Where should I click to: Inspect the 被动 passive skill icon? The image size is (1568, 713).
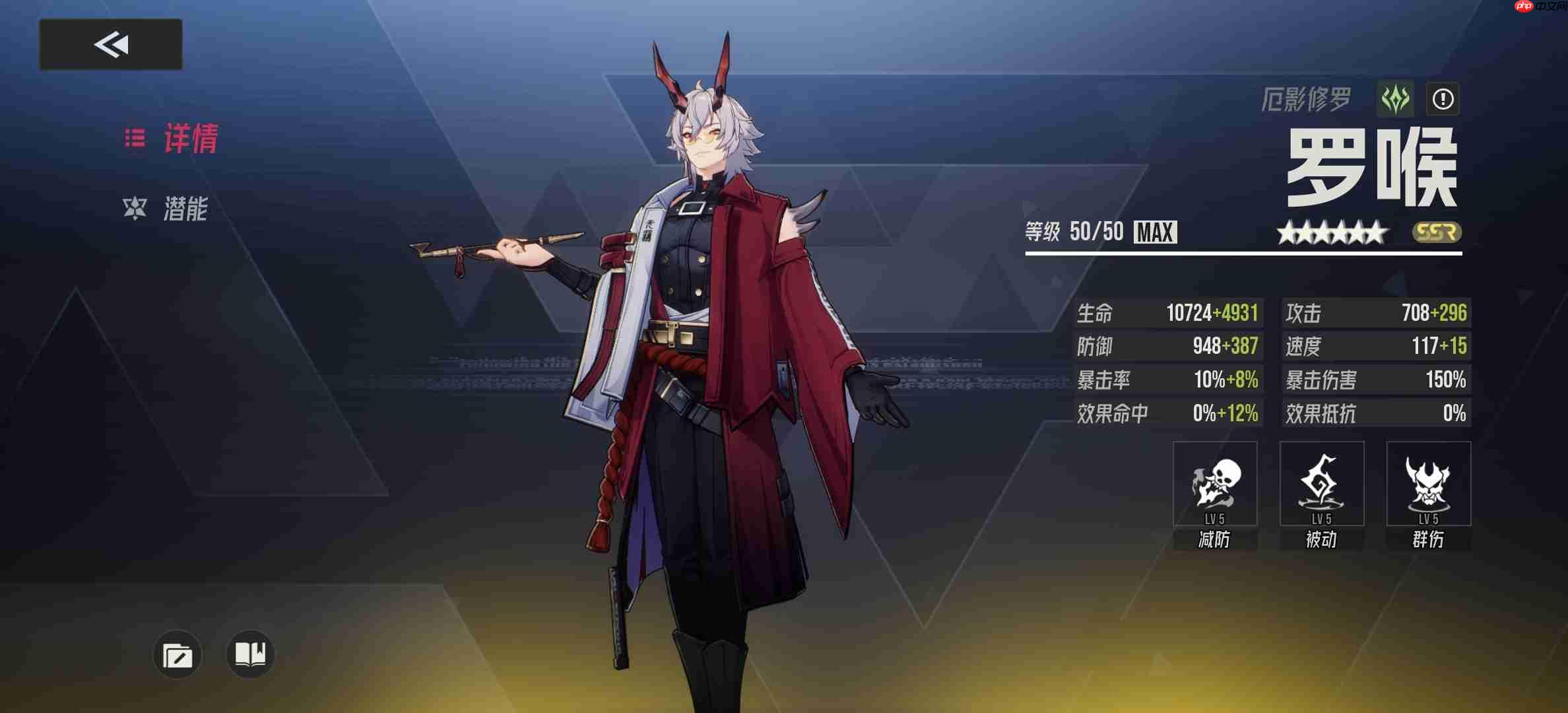(x=1322, y=484)
